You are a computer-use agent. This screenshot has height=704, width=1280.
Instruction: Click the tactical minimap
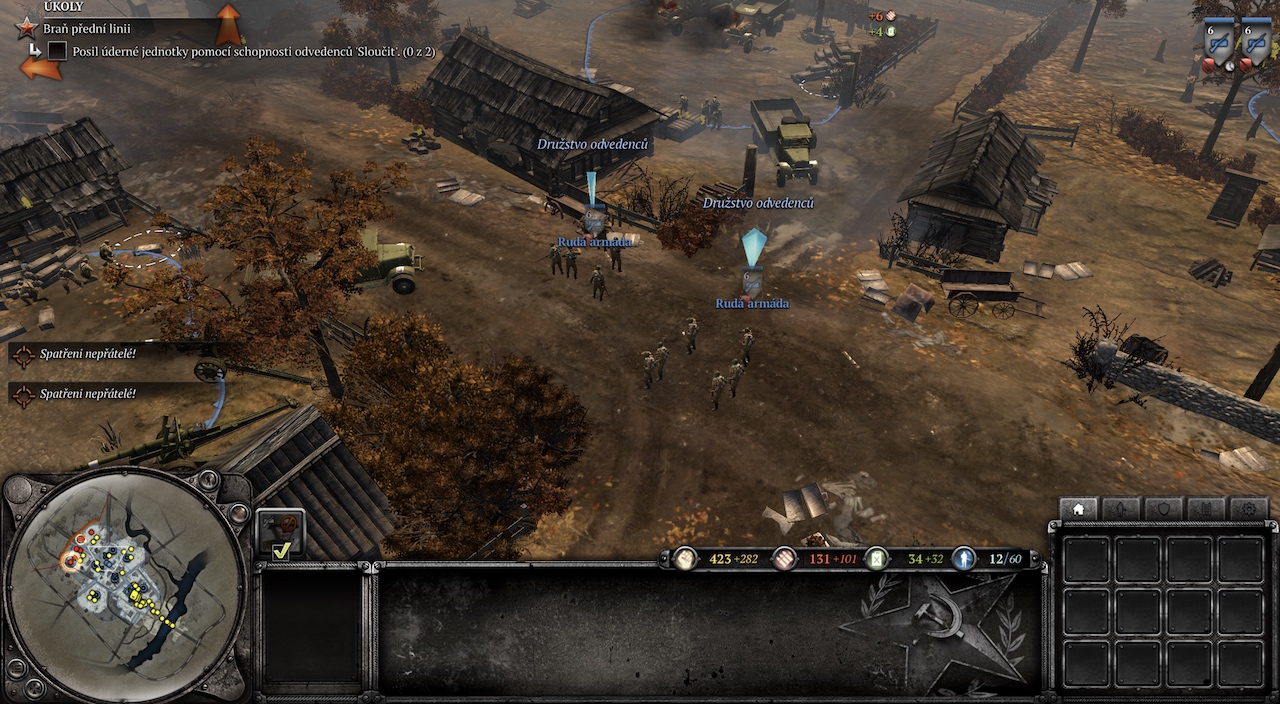[x=124, y=590]
